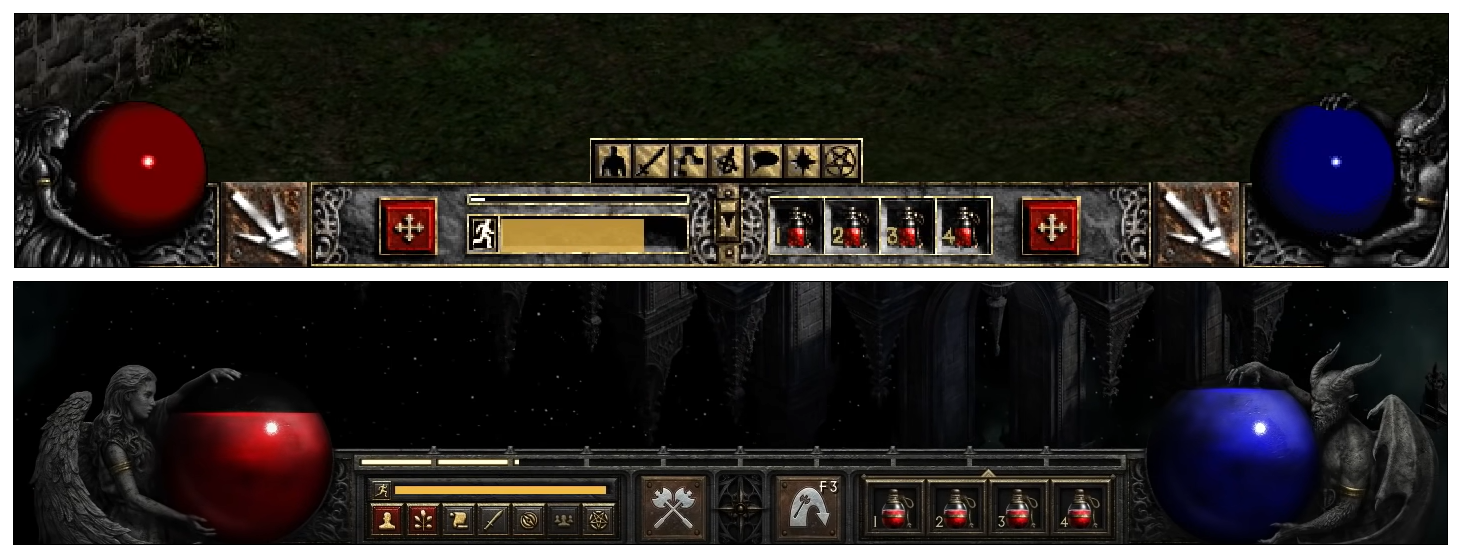The width and height of the screenshot is (1467, 558).
Task: Drink potion 3 in the remastered belt
Action: 1018,509
